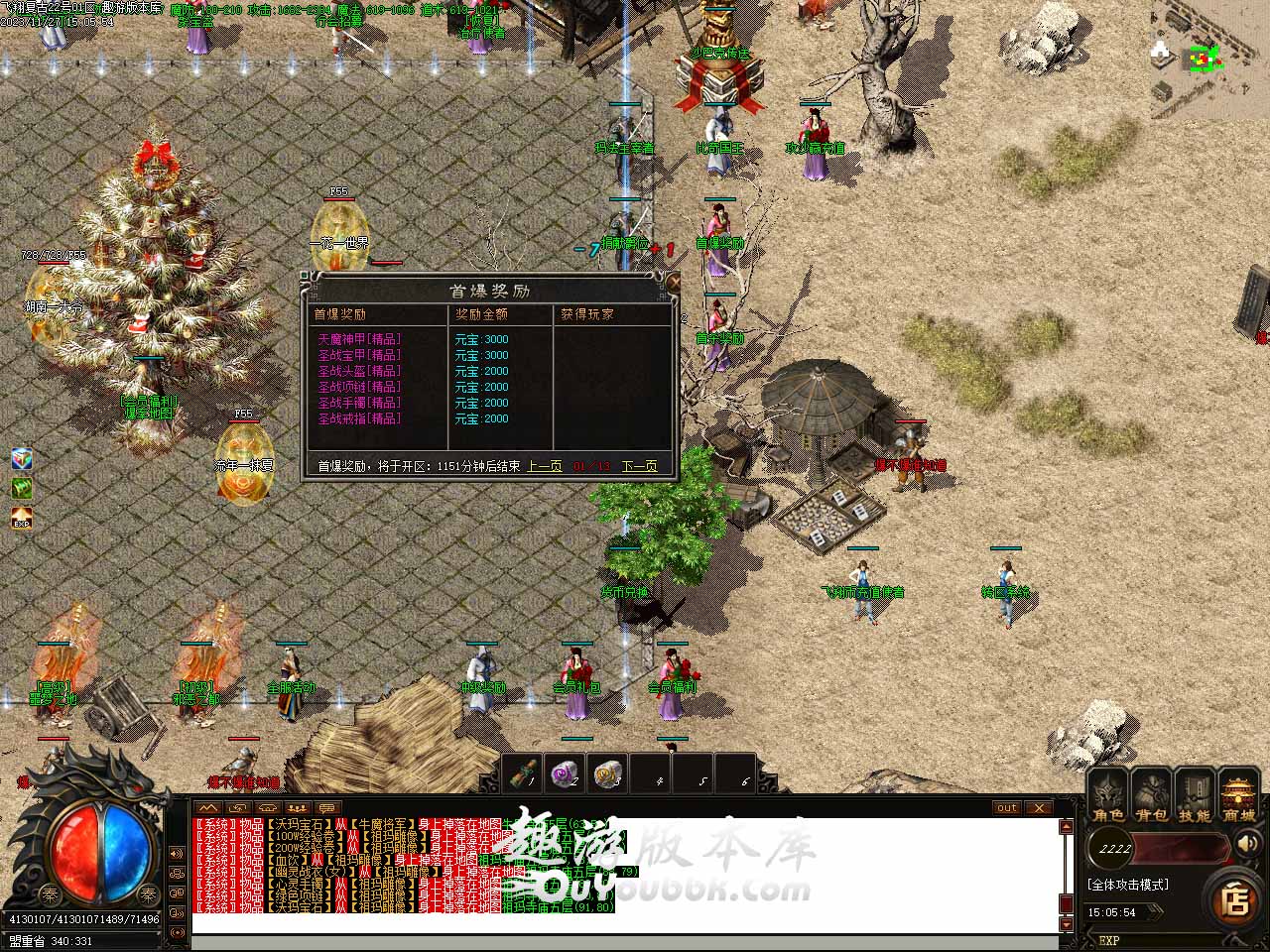Click the EXP flame icon on left edge
This screenshot has height=952, width=1270.
pos(22,518)
